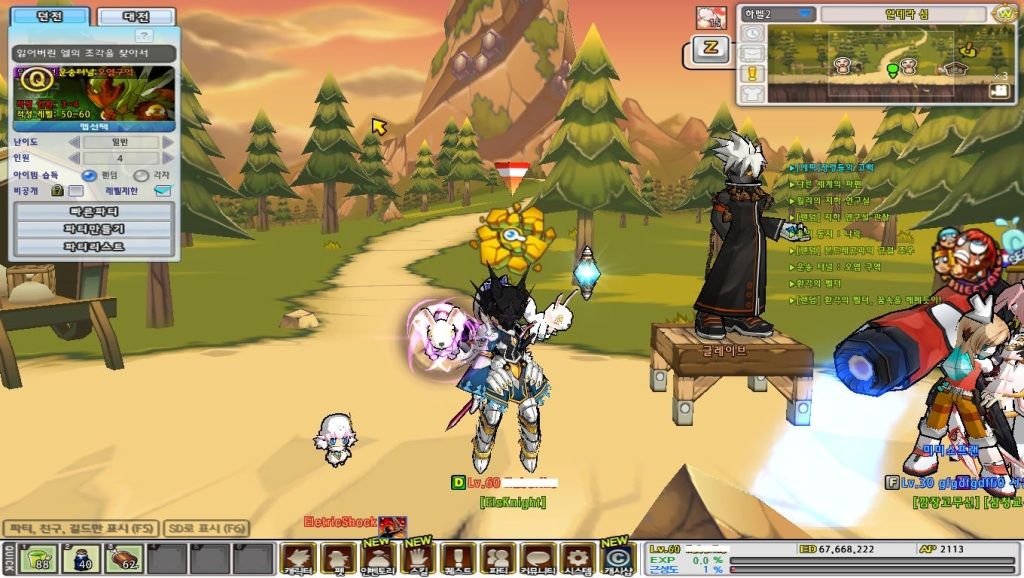Open the world map W button

(1004, 14)
